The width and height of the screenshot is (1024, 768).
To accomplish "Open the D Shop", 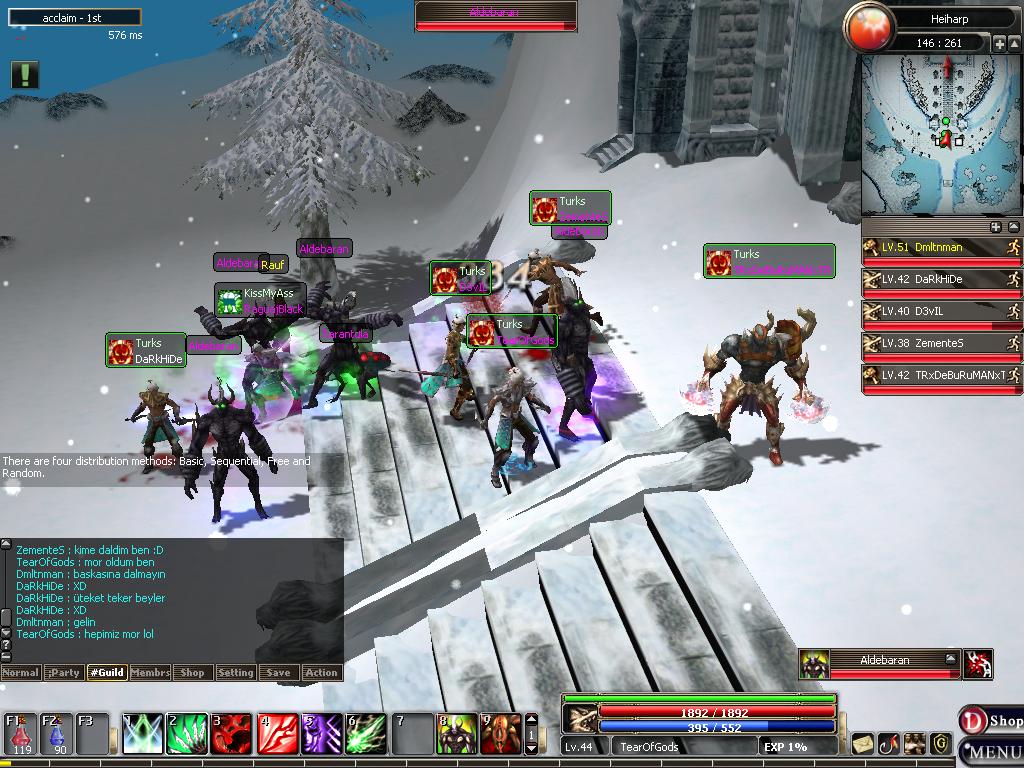I will click(990, 720).
